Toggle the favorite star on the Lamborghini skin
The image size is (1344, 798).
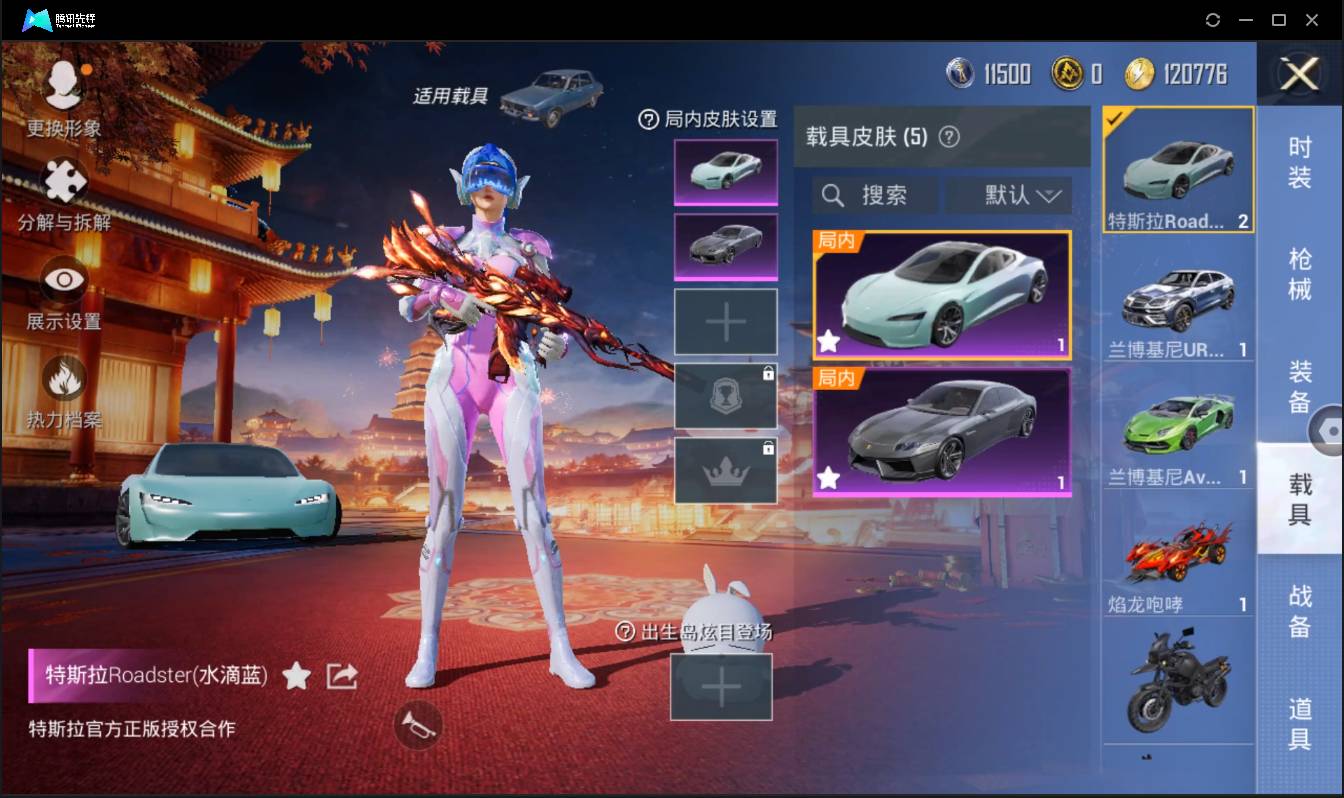point(829,479)
